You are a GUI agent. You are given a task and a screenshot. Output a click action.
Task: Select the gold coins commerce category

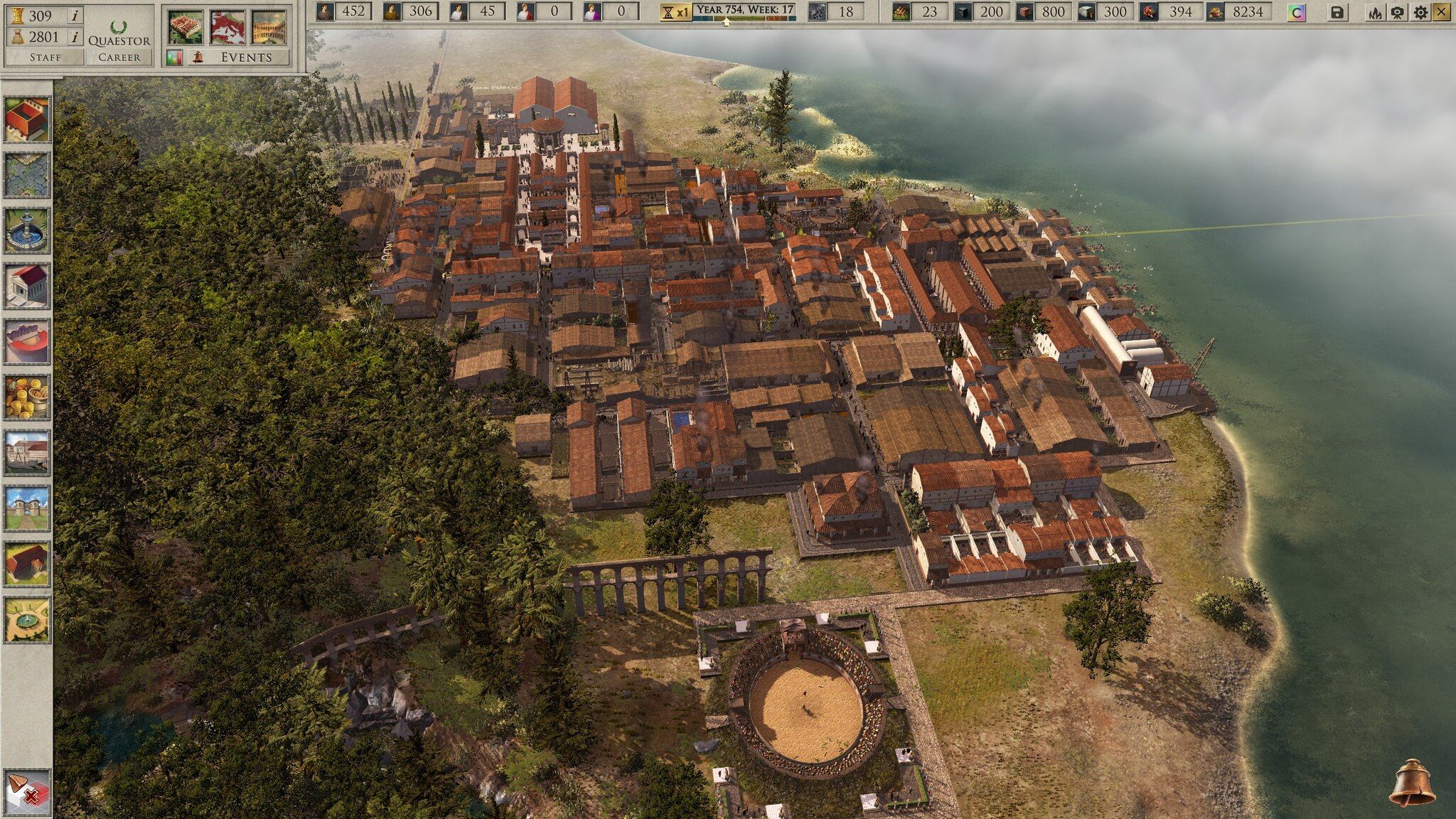[x=27, y=396]
